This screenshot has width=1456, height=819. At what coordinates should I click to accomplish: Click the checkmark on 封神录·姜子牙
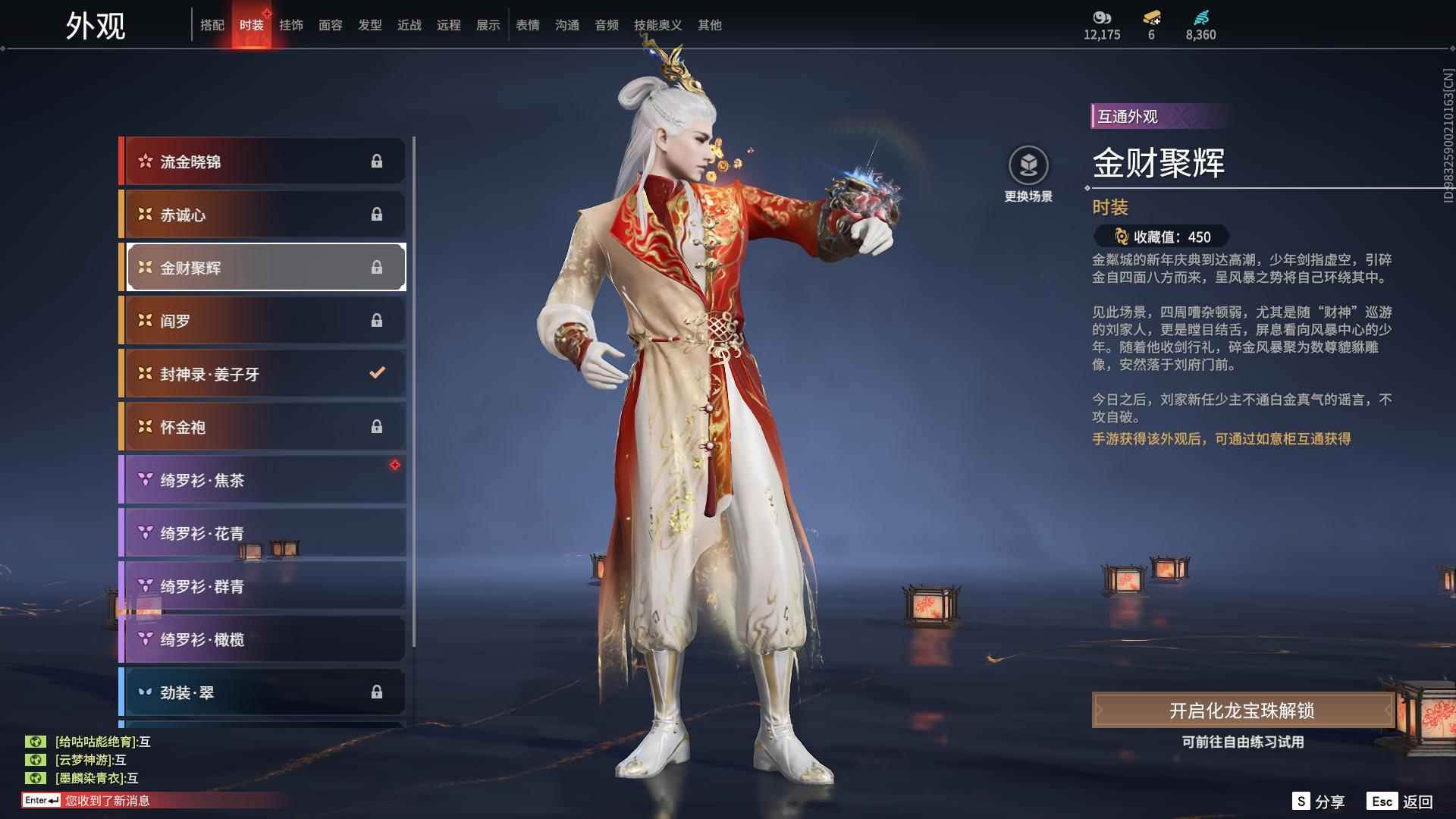[x=375, y=372]
